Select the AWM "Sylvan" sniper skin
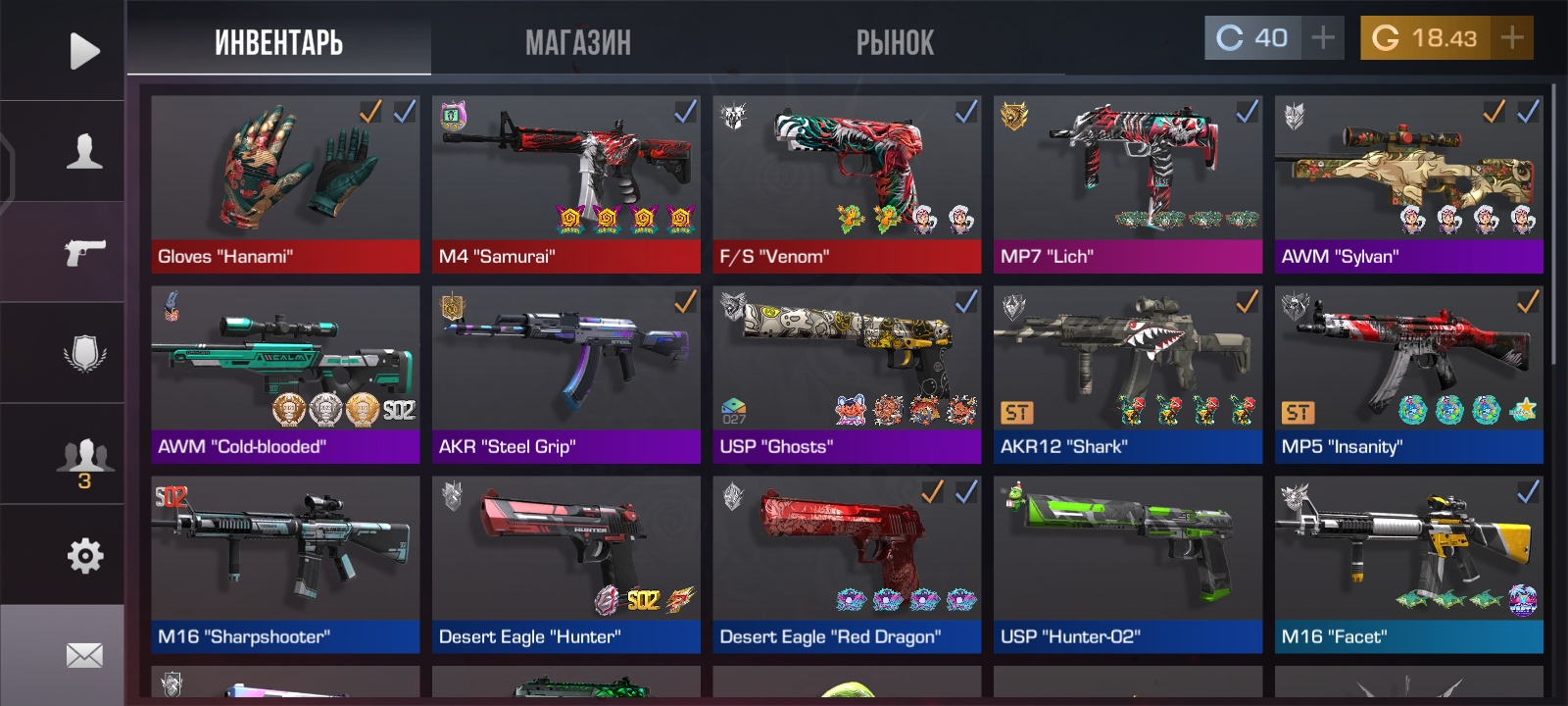 click(1408, 183)
